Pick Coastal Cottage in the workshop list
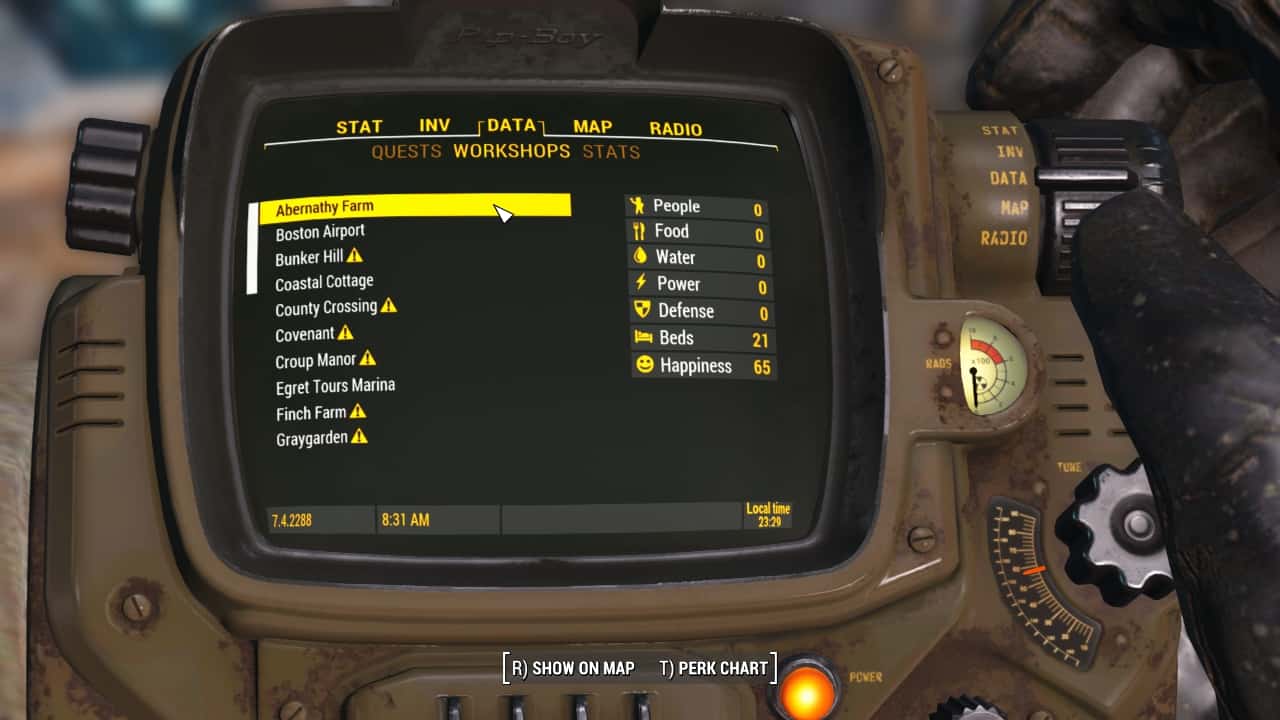Viewport: 1280px width, 720px height. 324,283
